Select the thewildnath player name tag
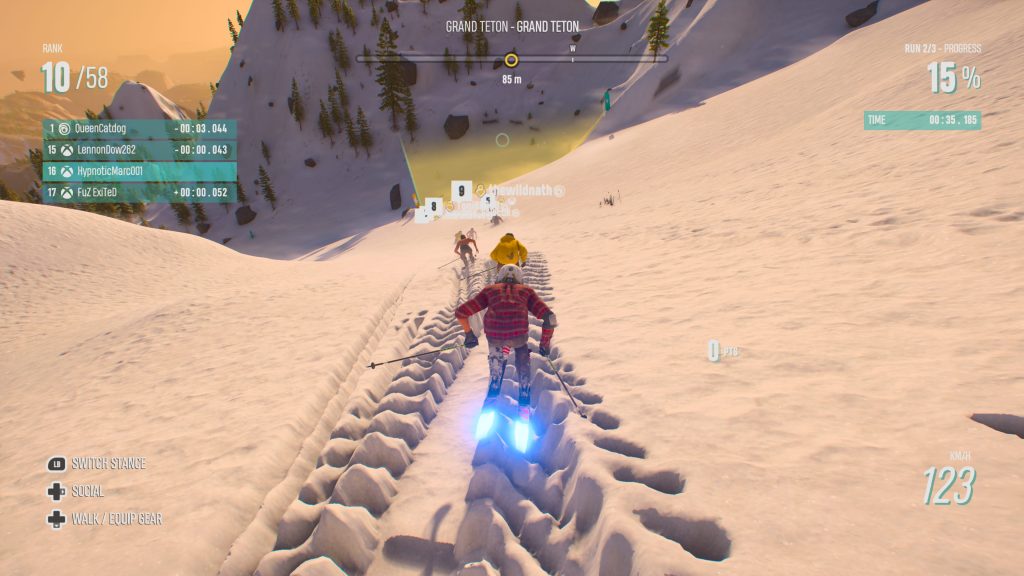Screen dimensions: 1024x576 tap(520, 190)
